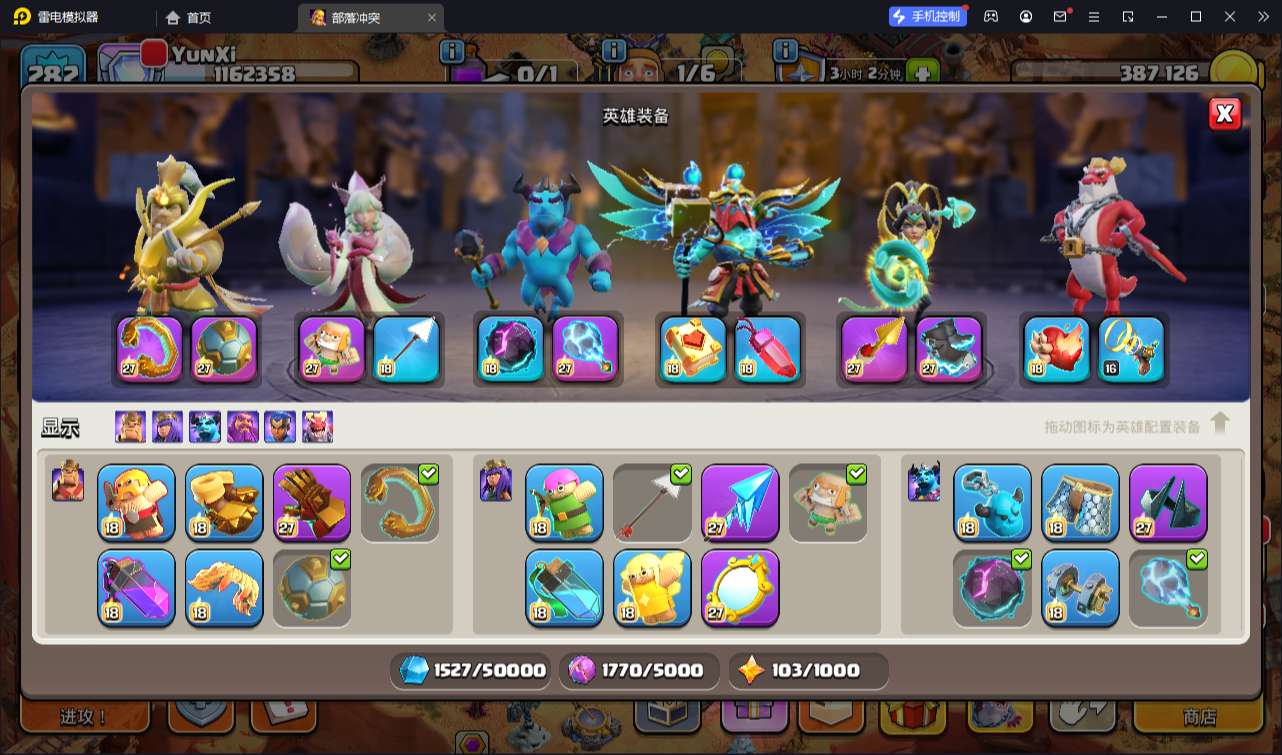Select the Archer Puppet equipment
The image size is (1282, 755).
tap(564, 502)
